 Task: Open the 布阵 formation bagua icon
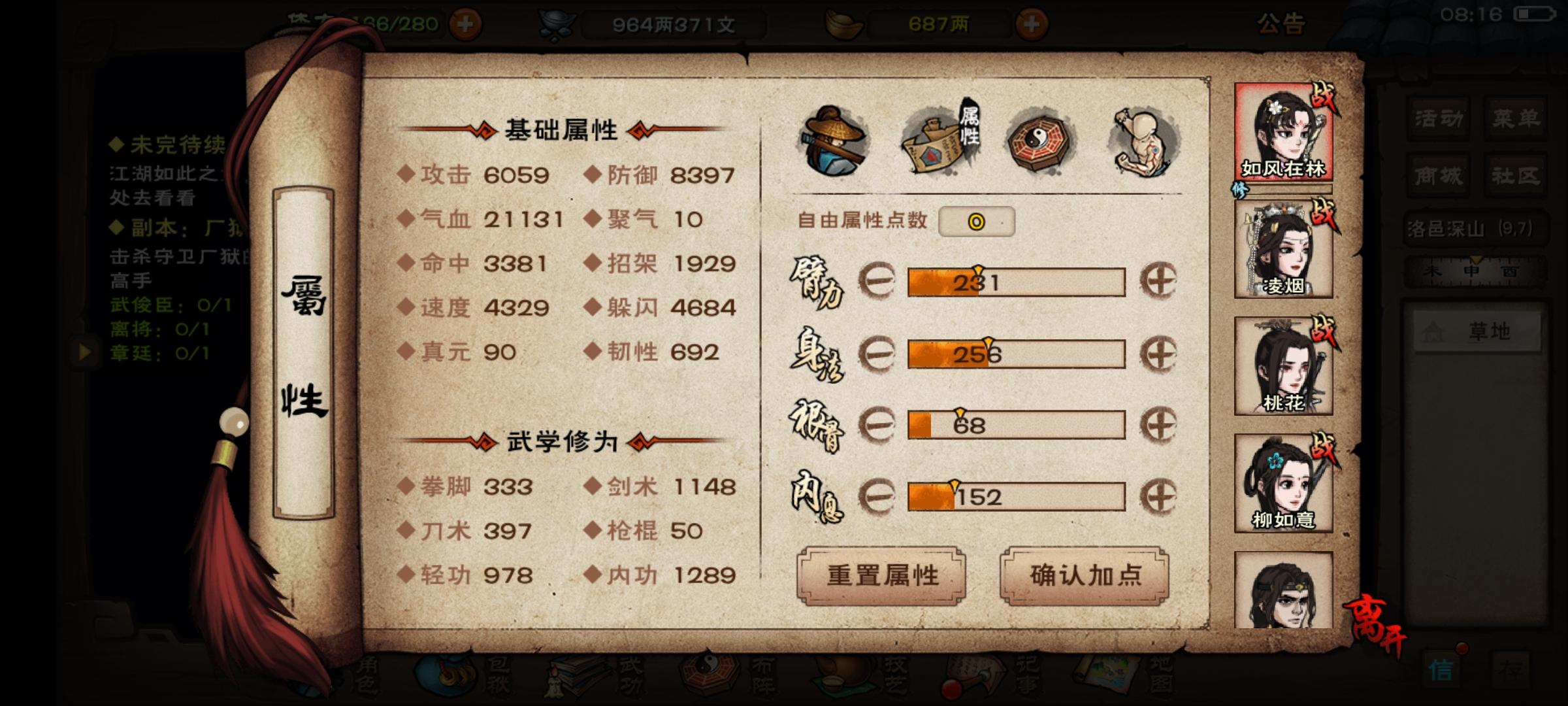point(709,677)
